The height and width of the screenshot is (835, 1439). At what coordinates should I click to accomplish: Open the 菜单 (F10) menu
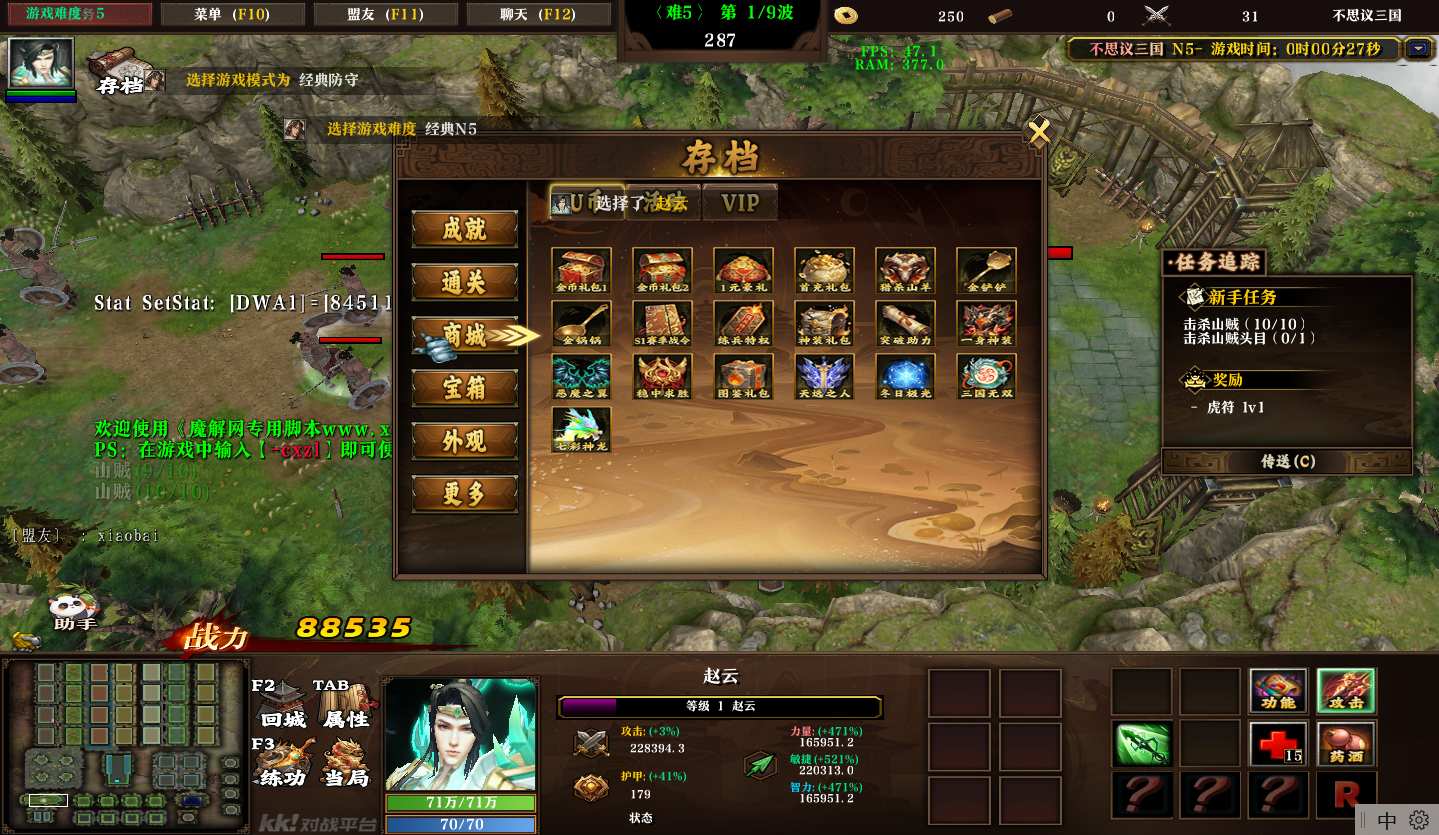(x=233, y=15)
